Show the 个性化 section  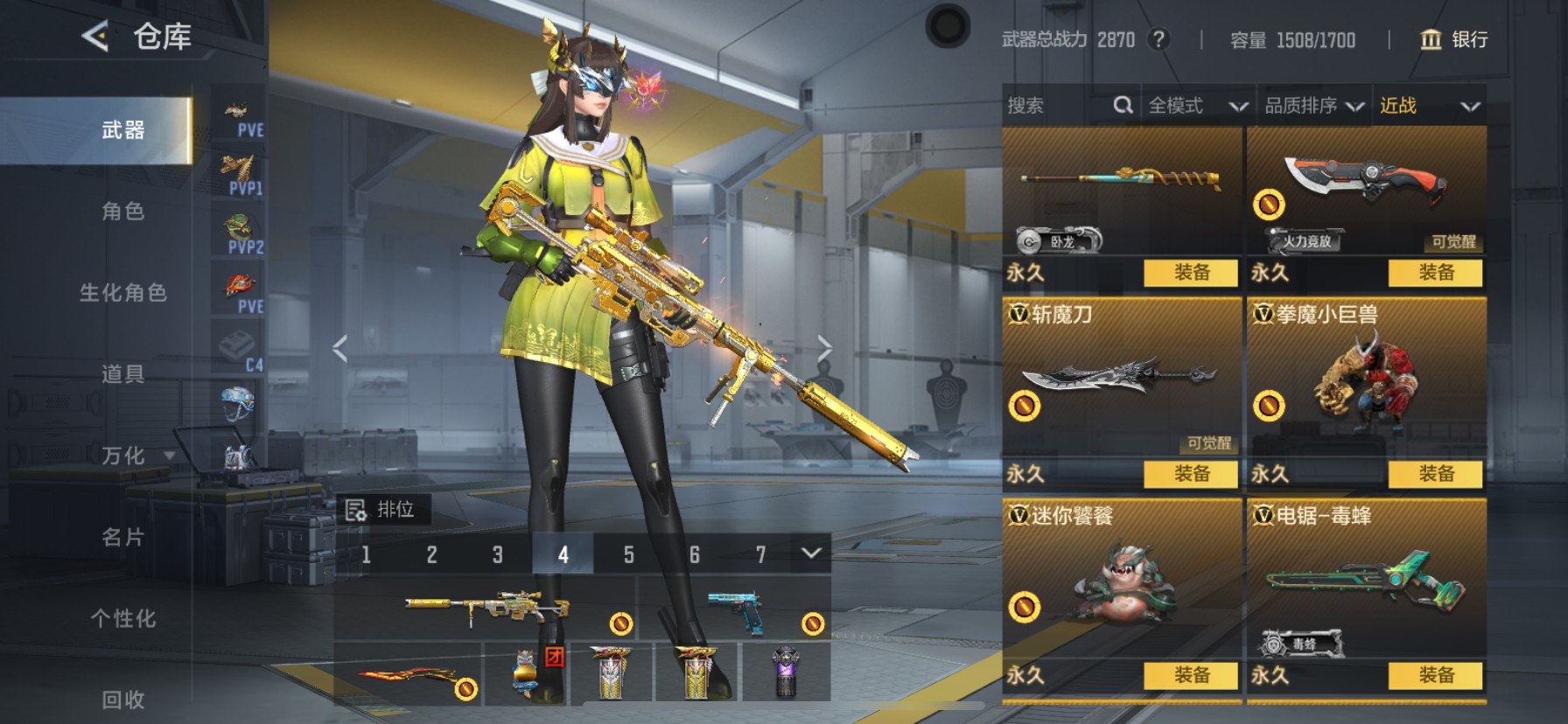click(122, 617)
